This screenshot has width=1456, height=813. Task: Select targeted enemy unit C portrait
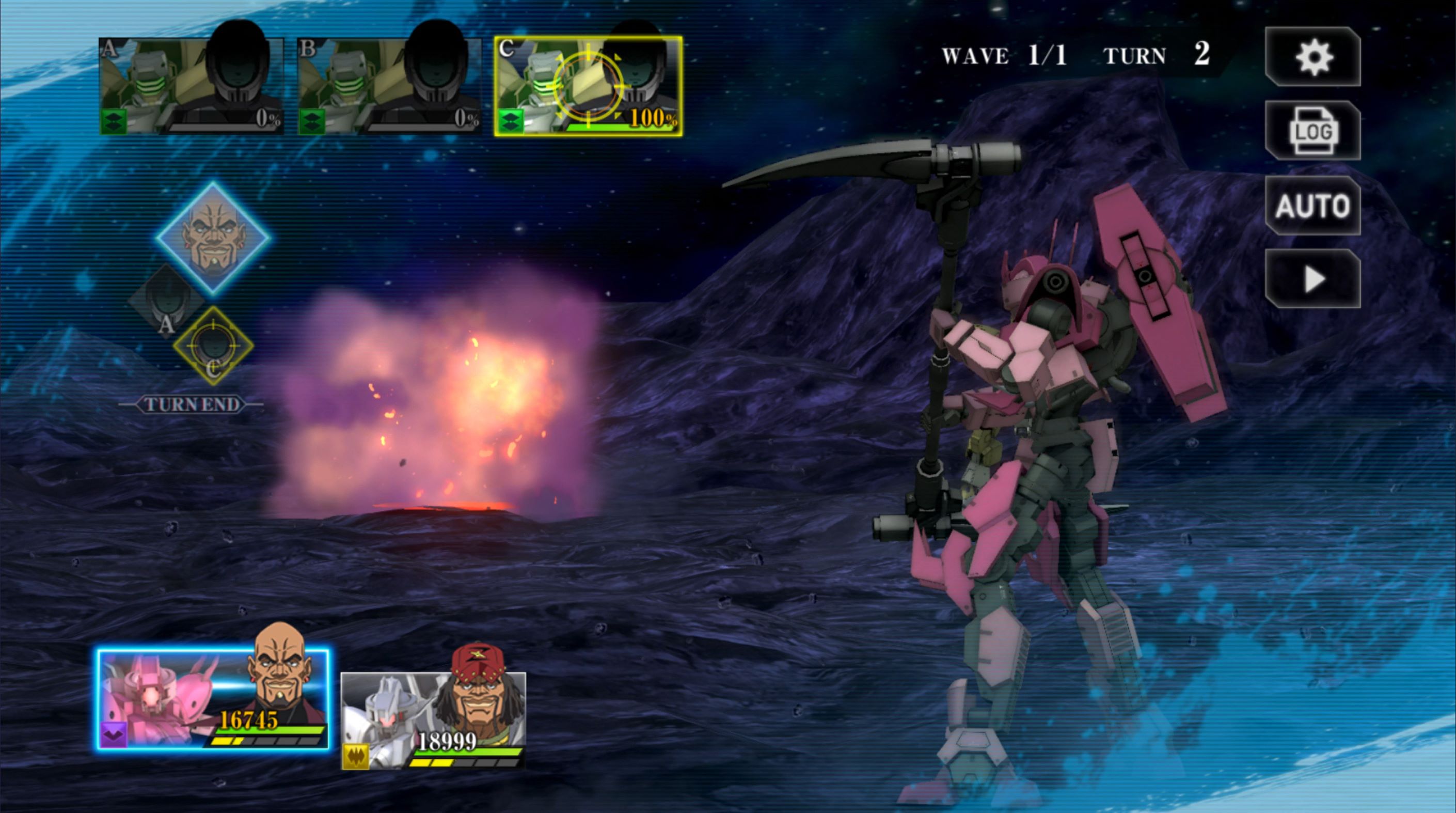588,86
